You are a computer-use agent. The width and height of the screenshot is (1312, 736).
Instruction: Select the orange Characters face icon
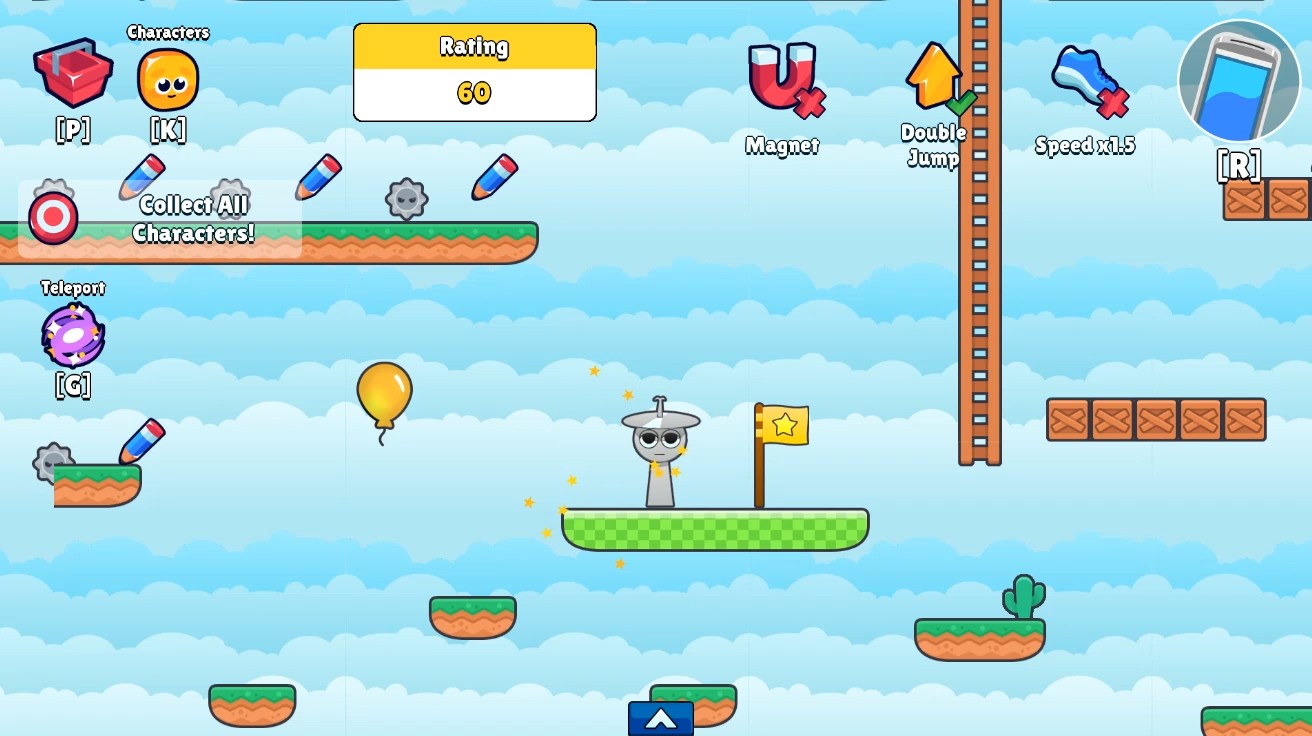[x=167, y=79]
